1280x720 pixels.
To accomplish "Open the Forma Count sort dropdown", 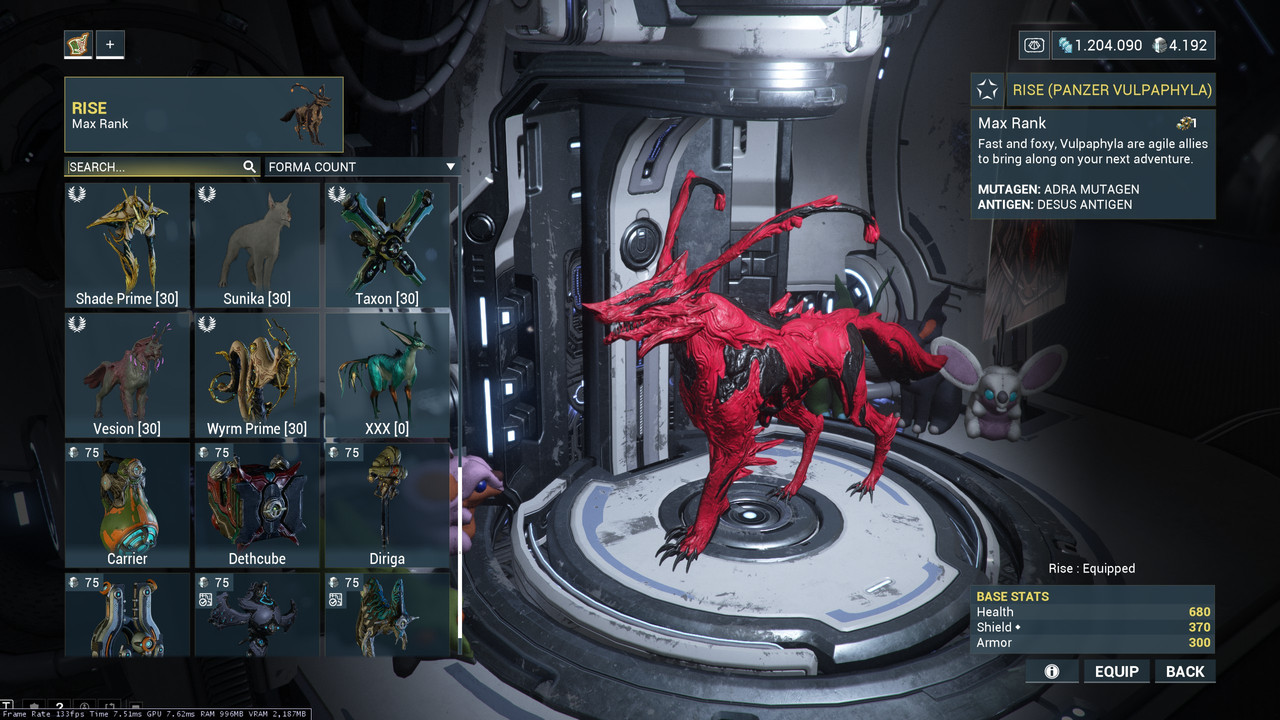I will (360, 167).
